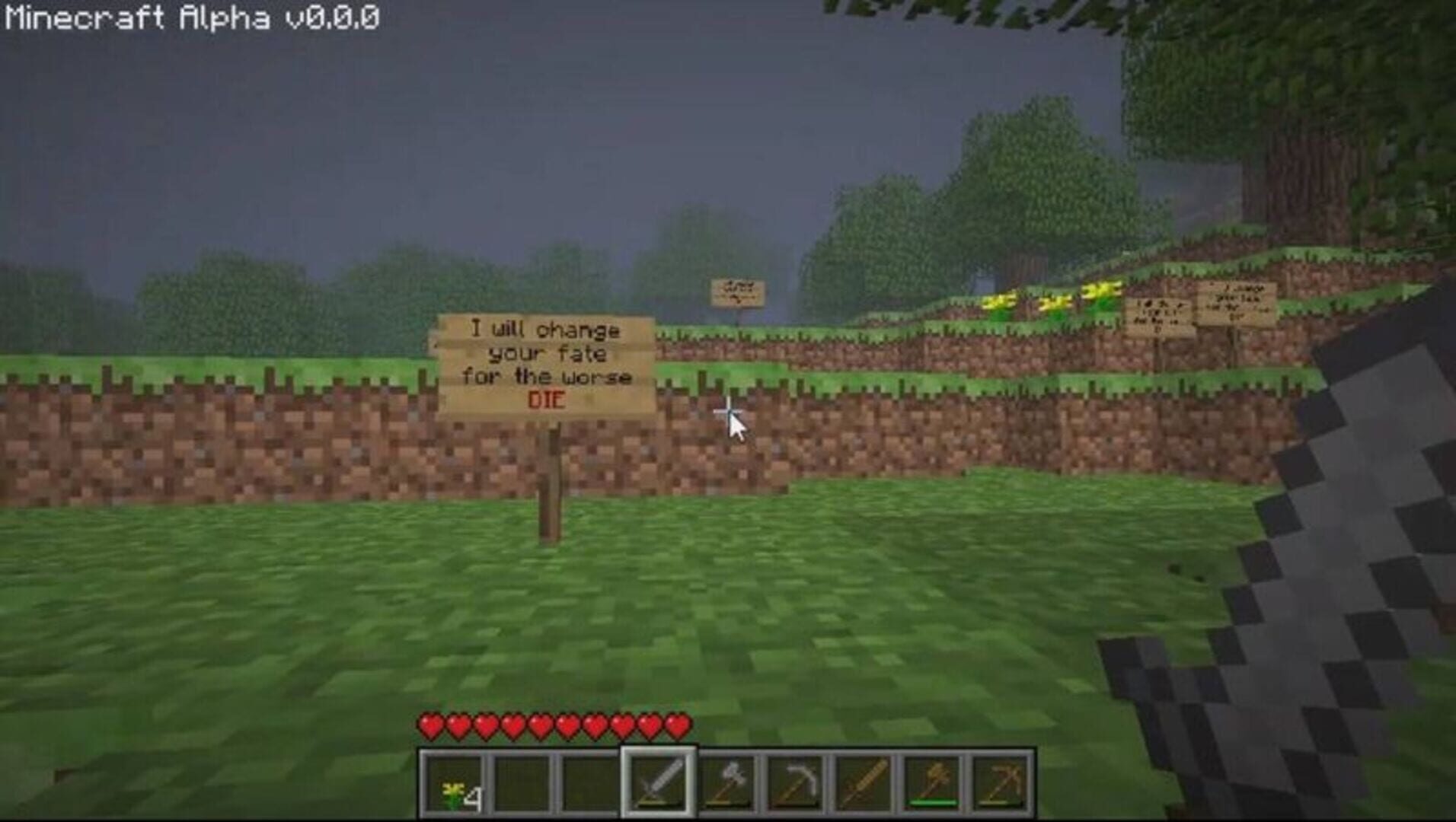Click the rightmost heart of the health bar
The image size is (1456, 822).
(x=678, y=727)
